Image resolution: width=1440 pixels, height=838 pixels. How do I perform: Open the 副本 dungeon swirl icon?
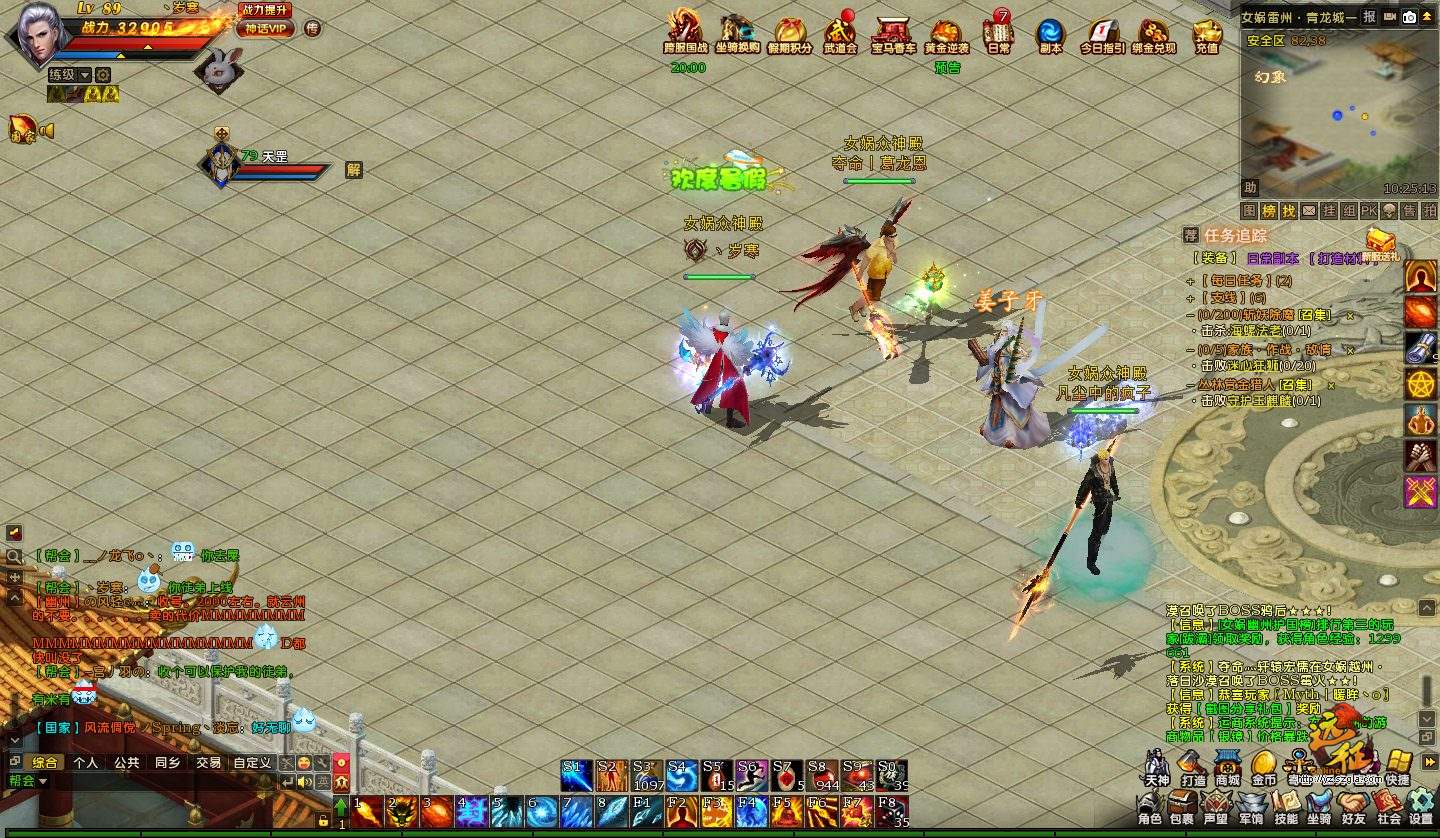pyautogui.click(x=1050, y=34)
